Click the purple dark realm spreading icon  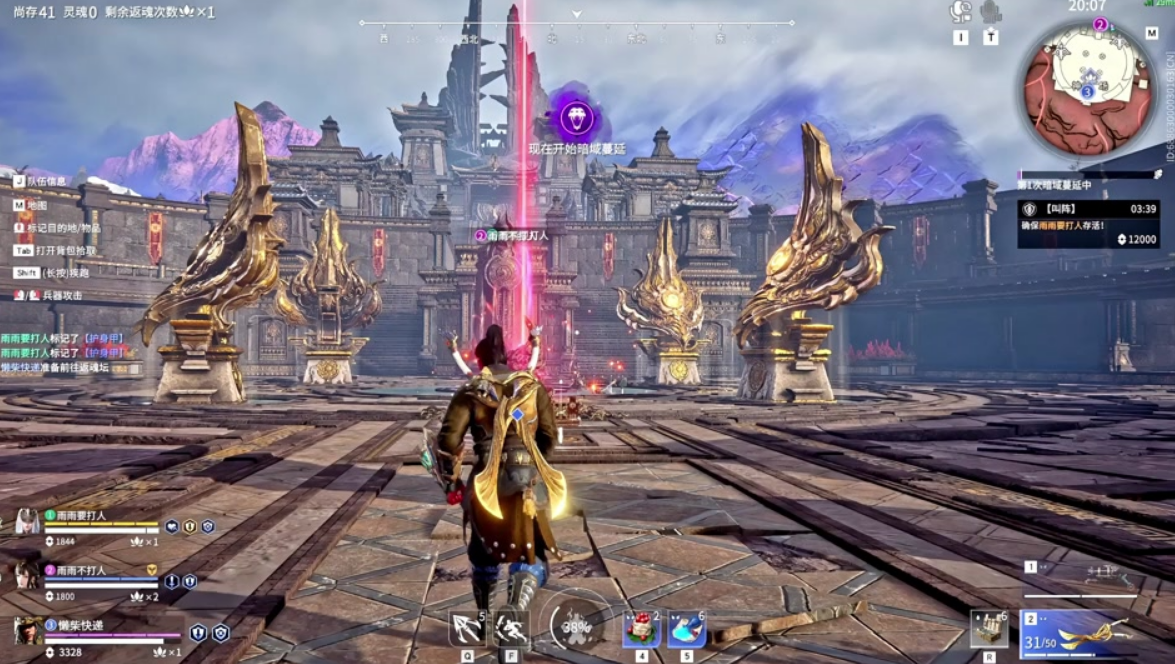pos(576,119)
